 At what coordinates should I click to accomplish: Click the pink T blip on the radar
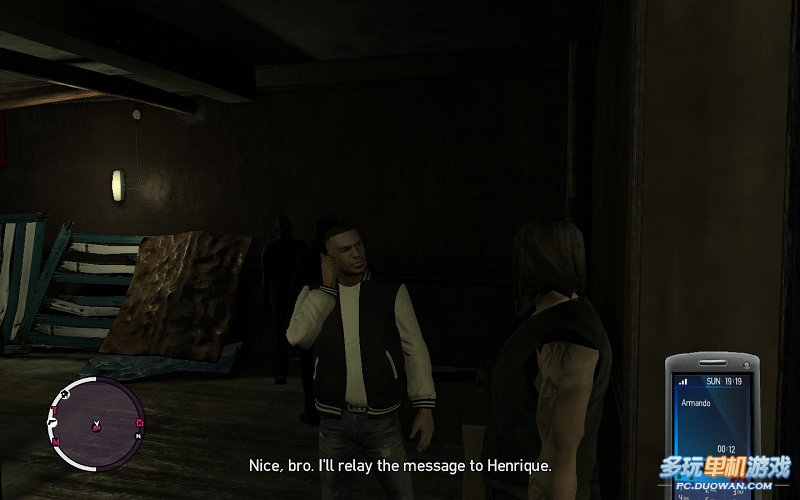click(56, 410)
